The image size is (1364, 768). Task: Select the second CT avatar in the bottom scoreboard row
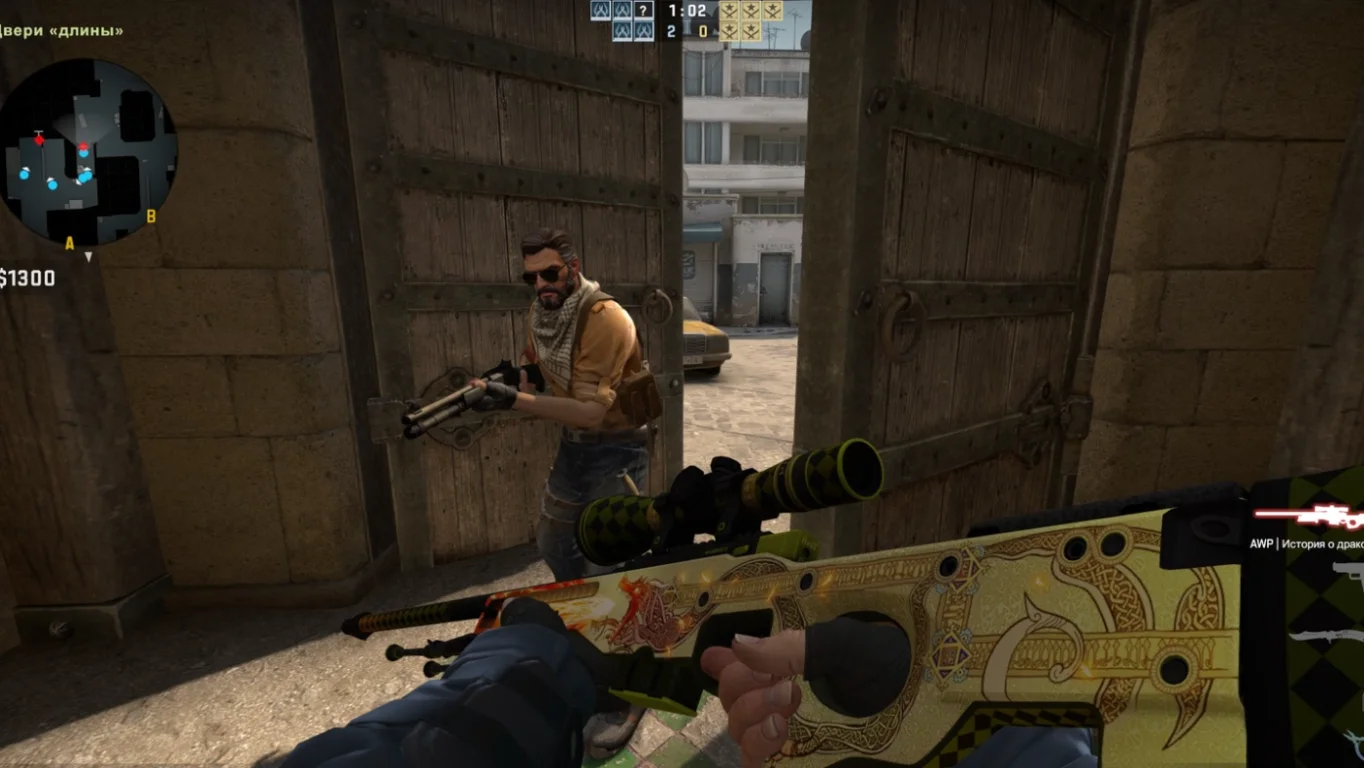click(643, 32)
